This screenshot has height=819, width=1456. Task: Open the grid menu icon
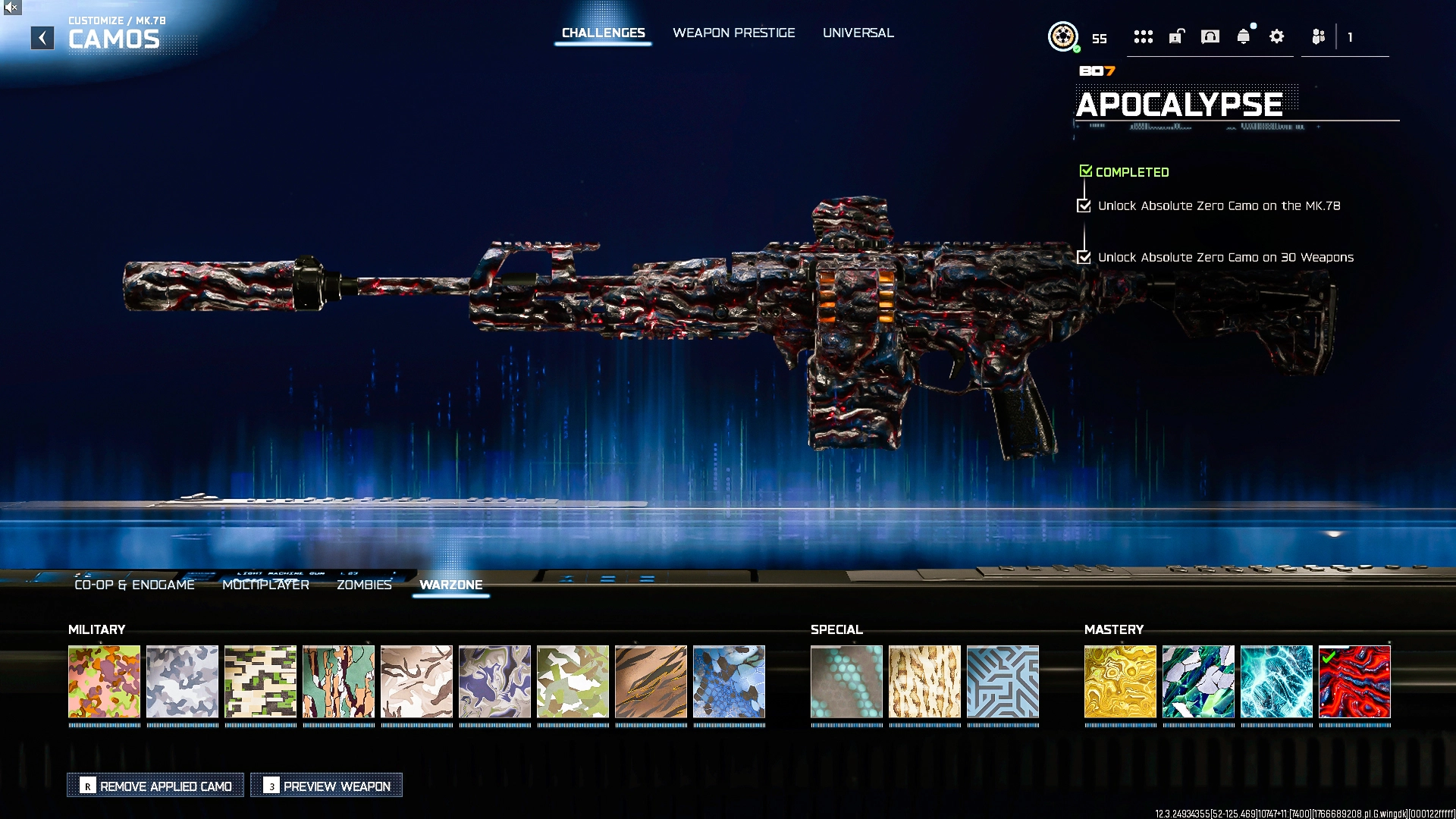[x=1144, y=36]
